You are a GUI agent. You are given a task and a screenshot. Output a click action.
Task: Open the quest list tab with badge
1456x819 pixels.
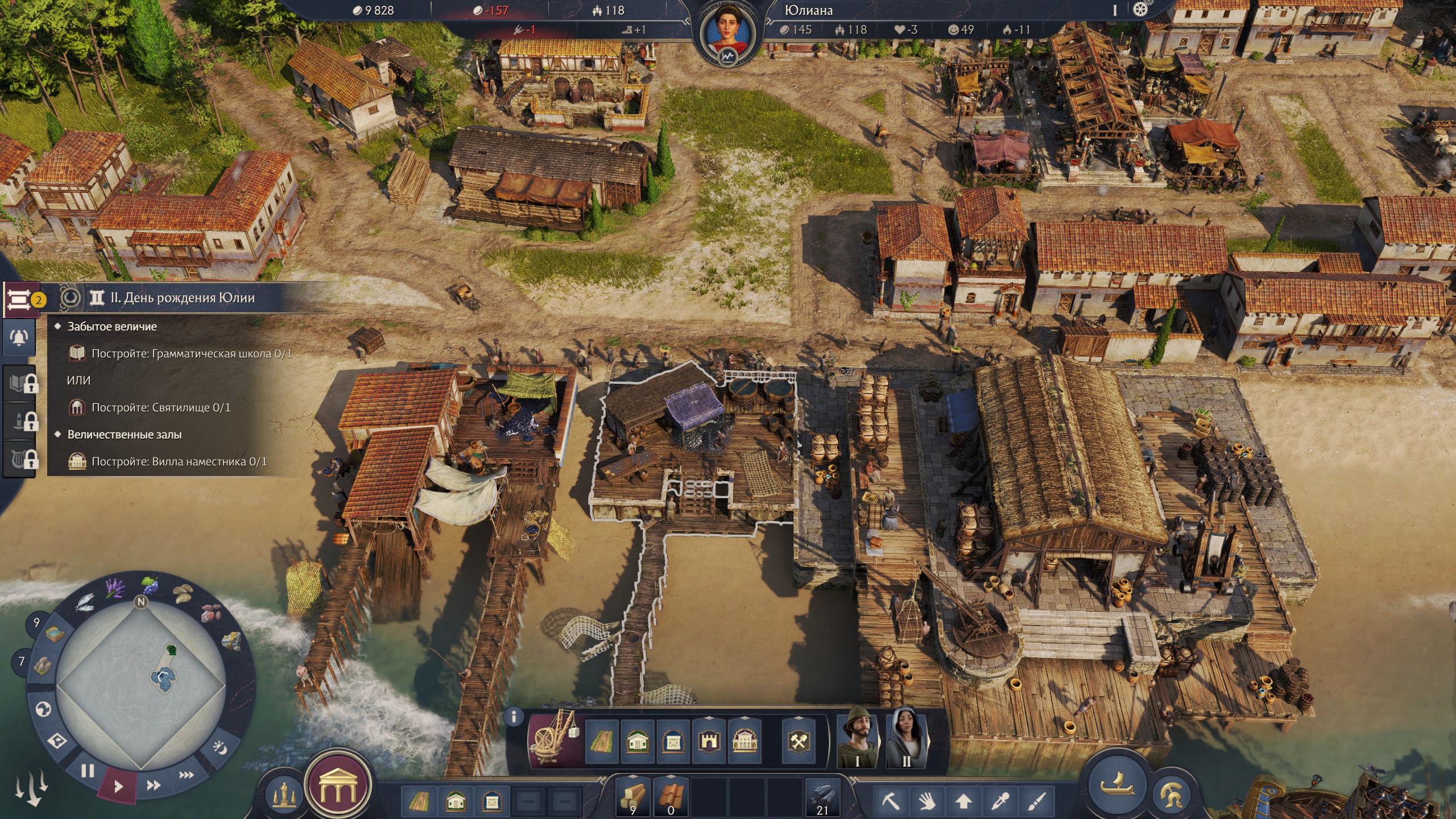pos(19,298)
